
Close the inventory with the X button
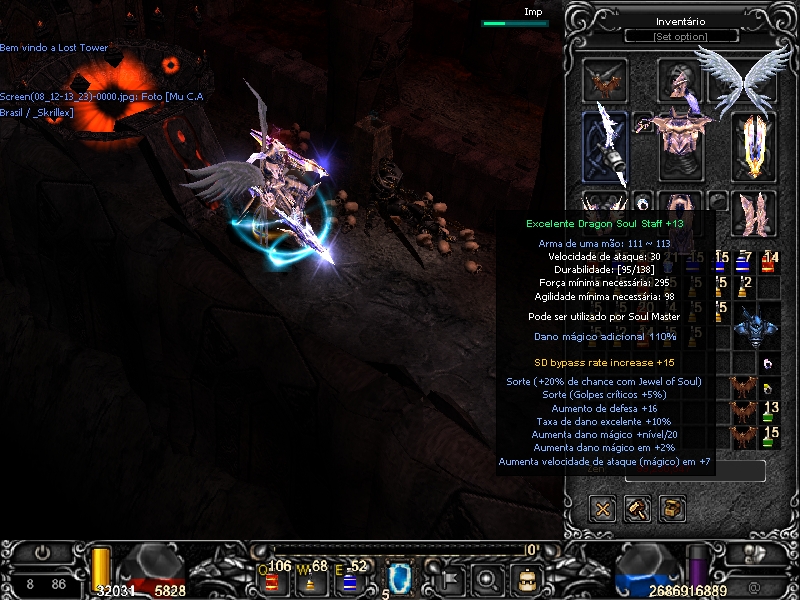tap(604, 509)
